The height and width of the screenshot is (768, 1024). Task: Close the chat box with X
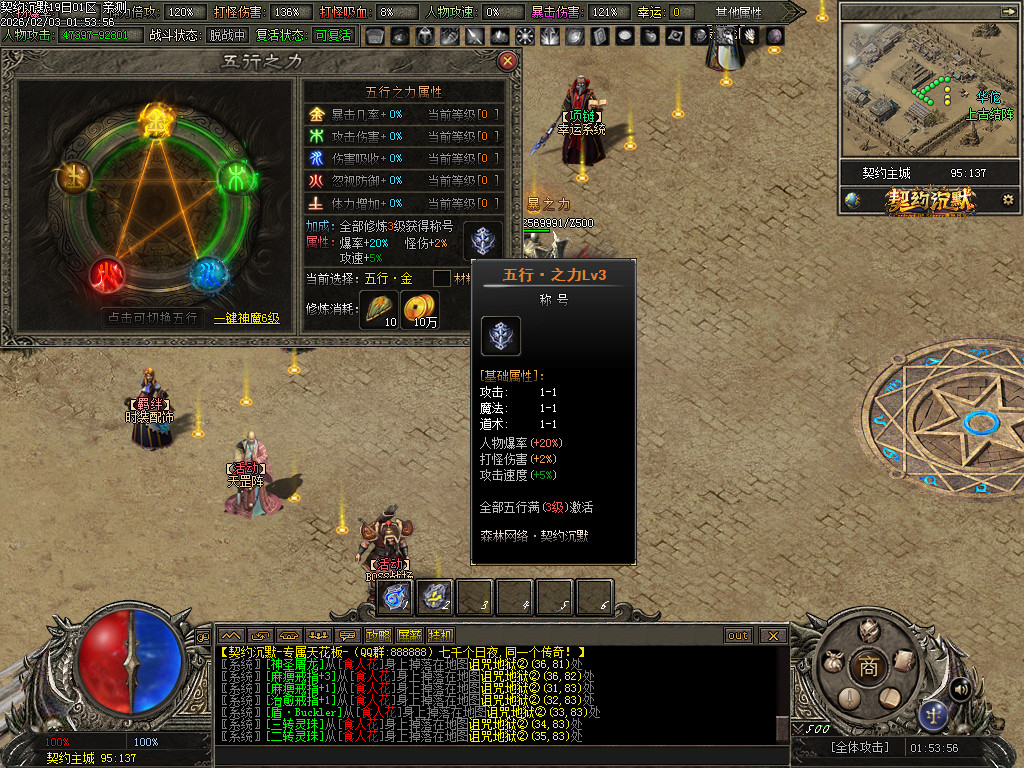tap(773, 635)
